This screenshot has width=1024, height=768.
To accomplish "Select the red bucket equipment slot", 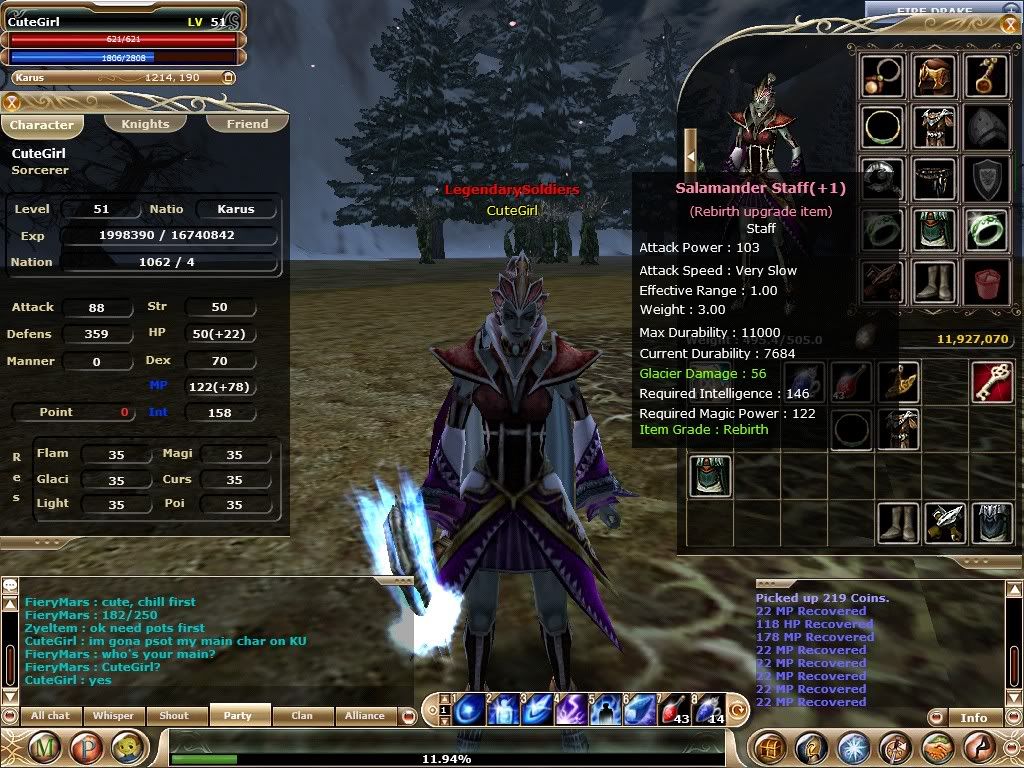I will tap(987, 282).
